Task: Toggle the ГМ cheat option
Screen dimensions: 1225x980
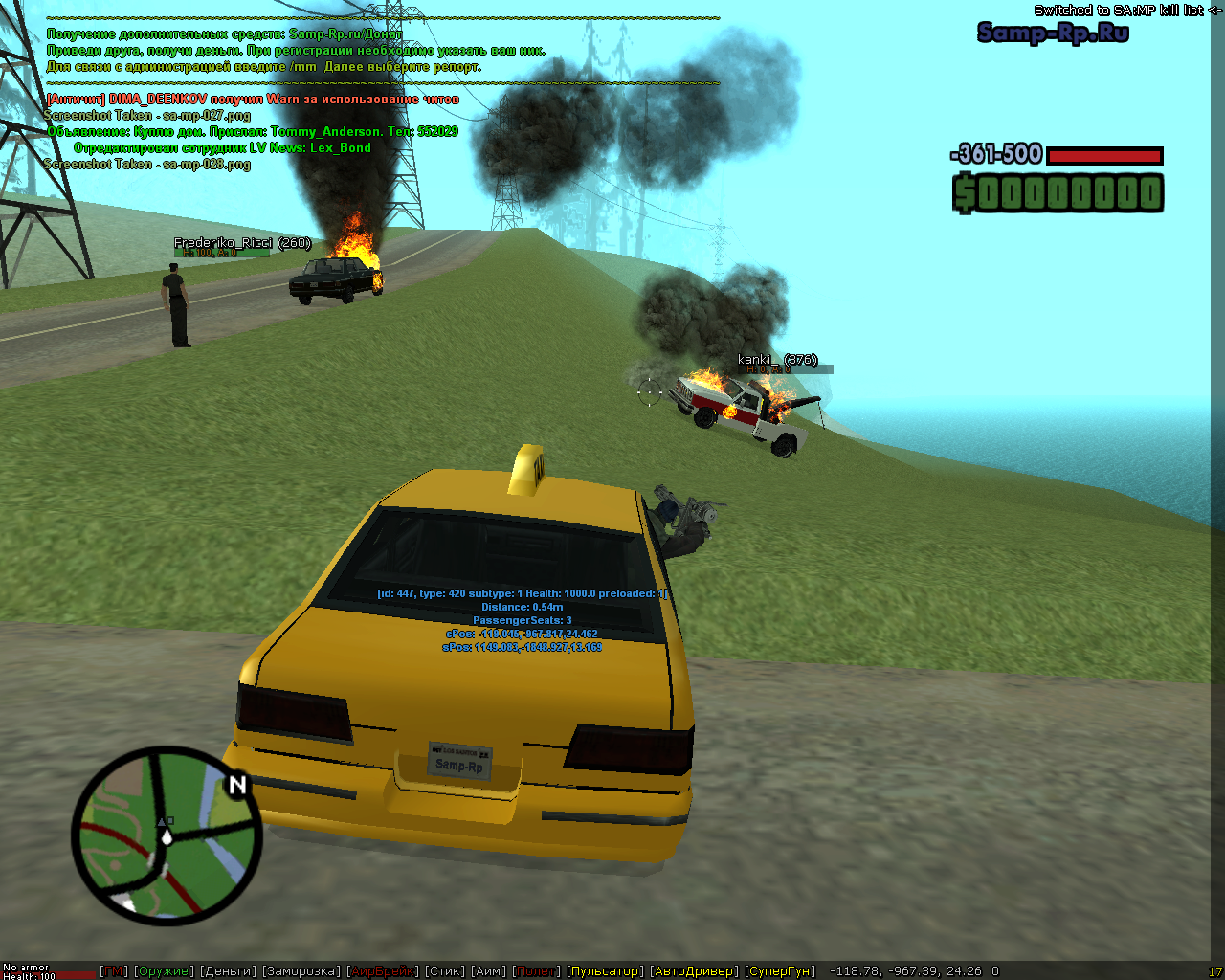Action: (114, 971)
